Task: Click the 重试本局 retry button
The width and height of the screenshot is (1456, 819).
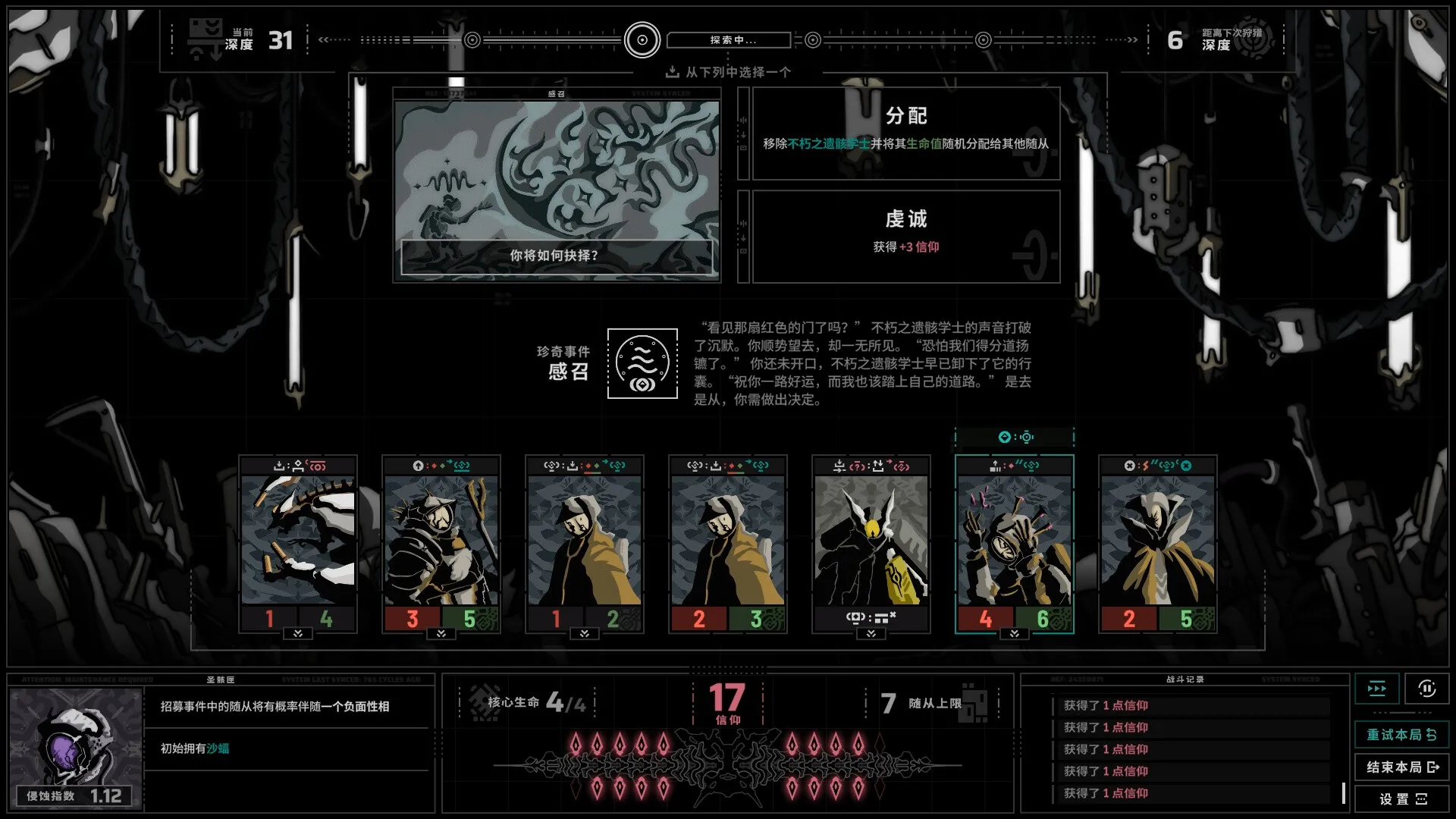Action: [1400, 735]
